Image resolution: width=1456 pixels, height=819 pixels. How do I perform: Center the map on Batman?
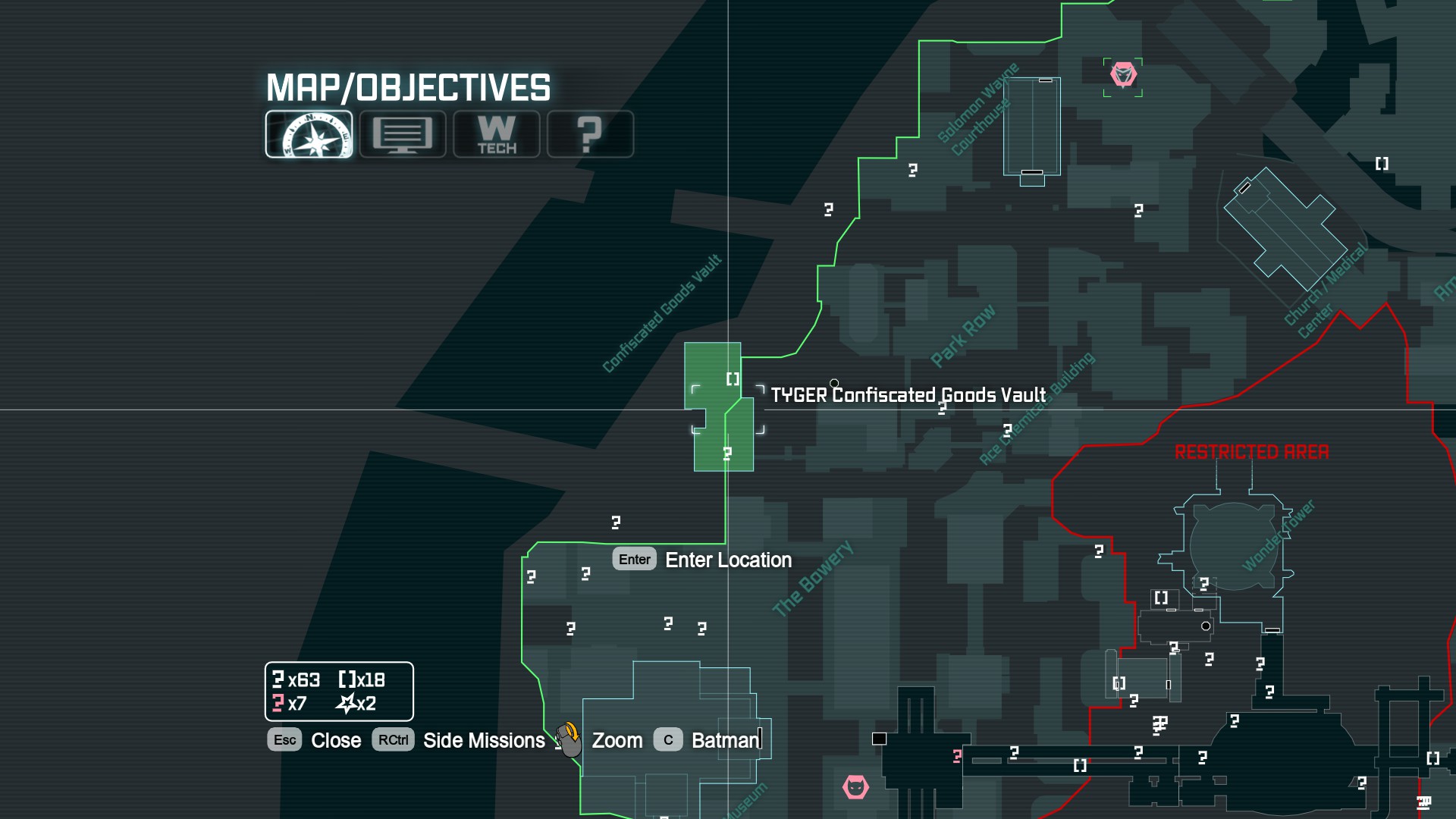click(x=707, y=740)
